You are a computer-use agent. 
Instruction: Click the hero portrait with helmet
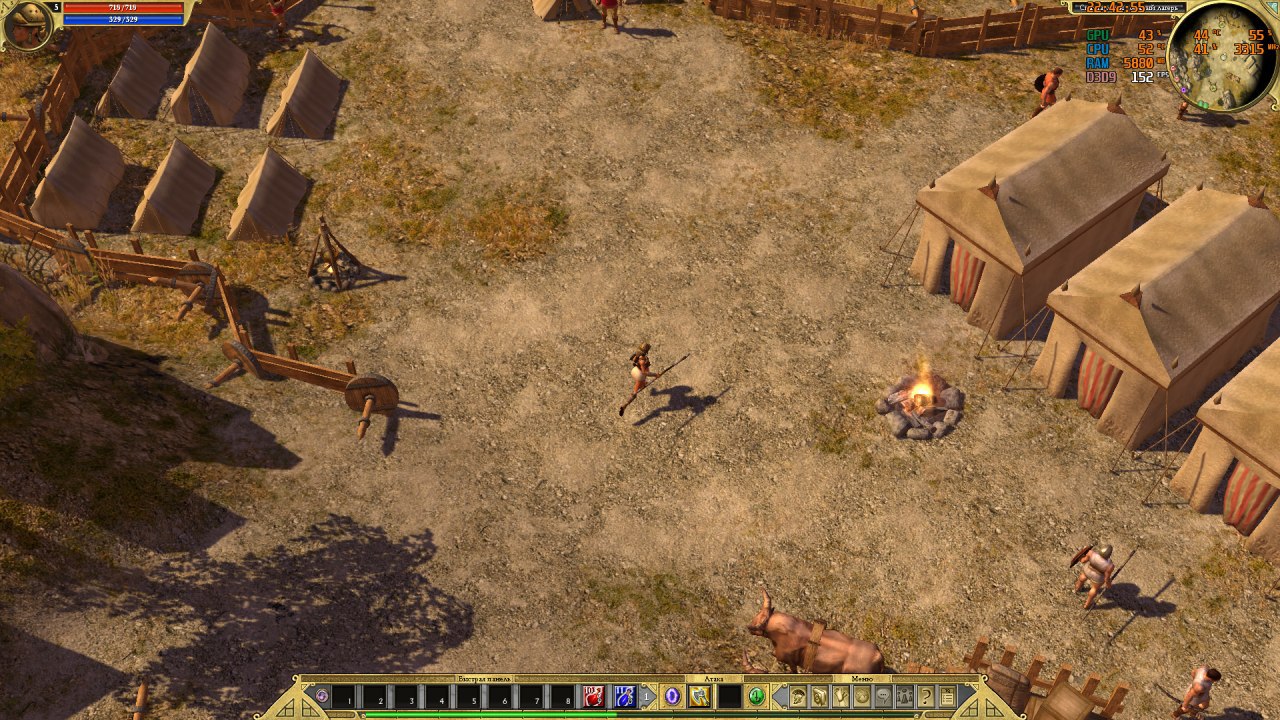point(27,24)
